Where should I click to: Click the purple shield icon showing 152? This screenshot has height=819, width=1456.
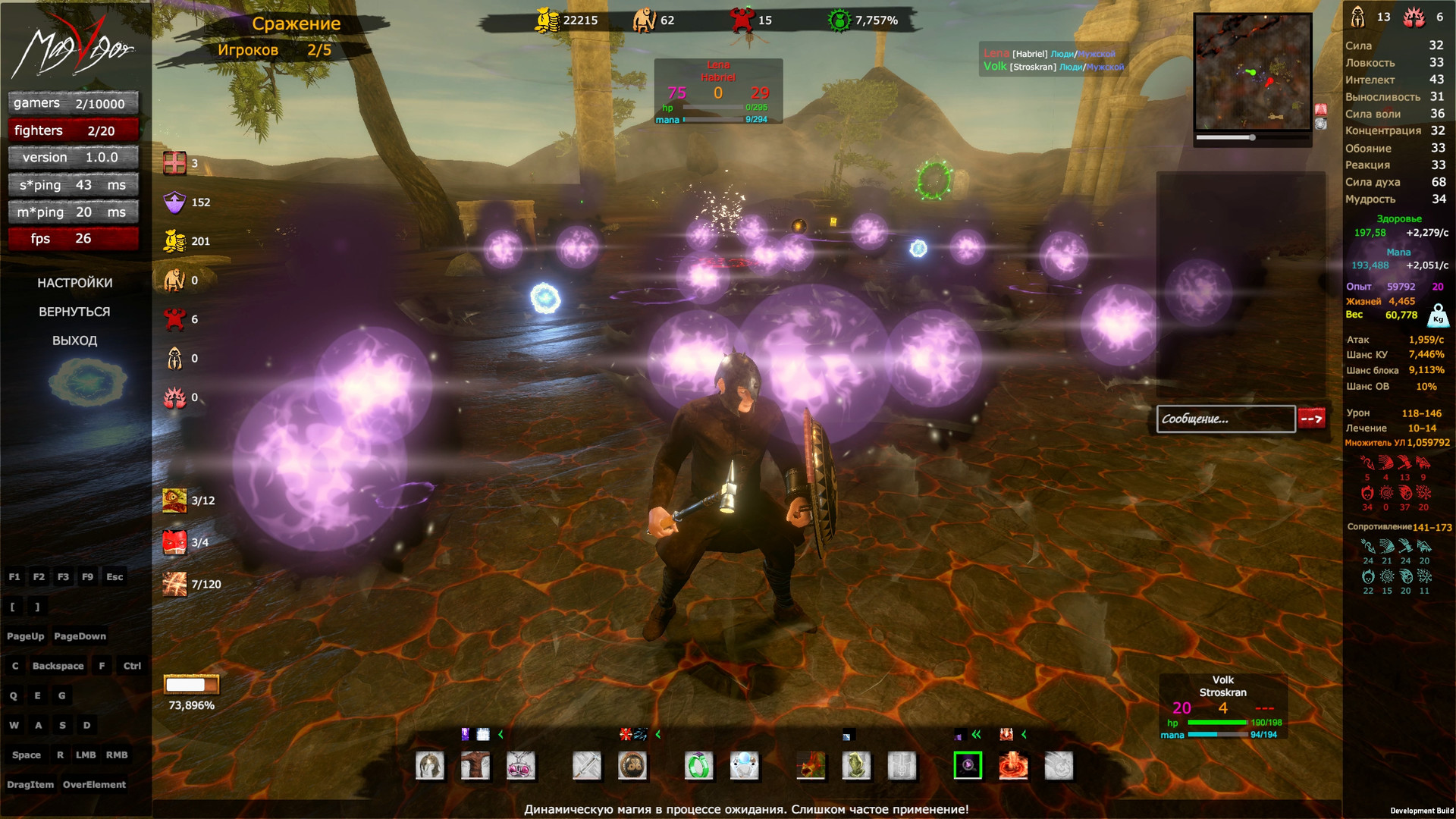175,202
